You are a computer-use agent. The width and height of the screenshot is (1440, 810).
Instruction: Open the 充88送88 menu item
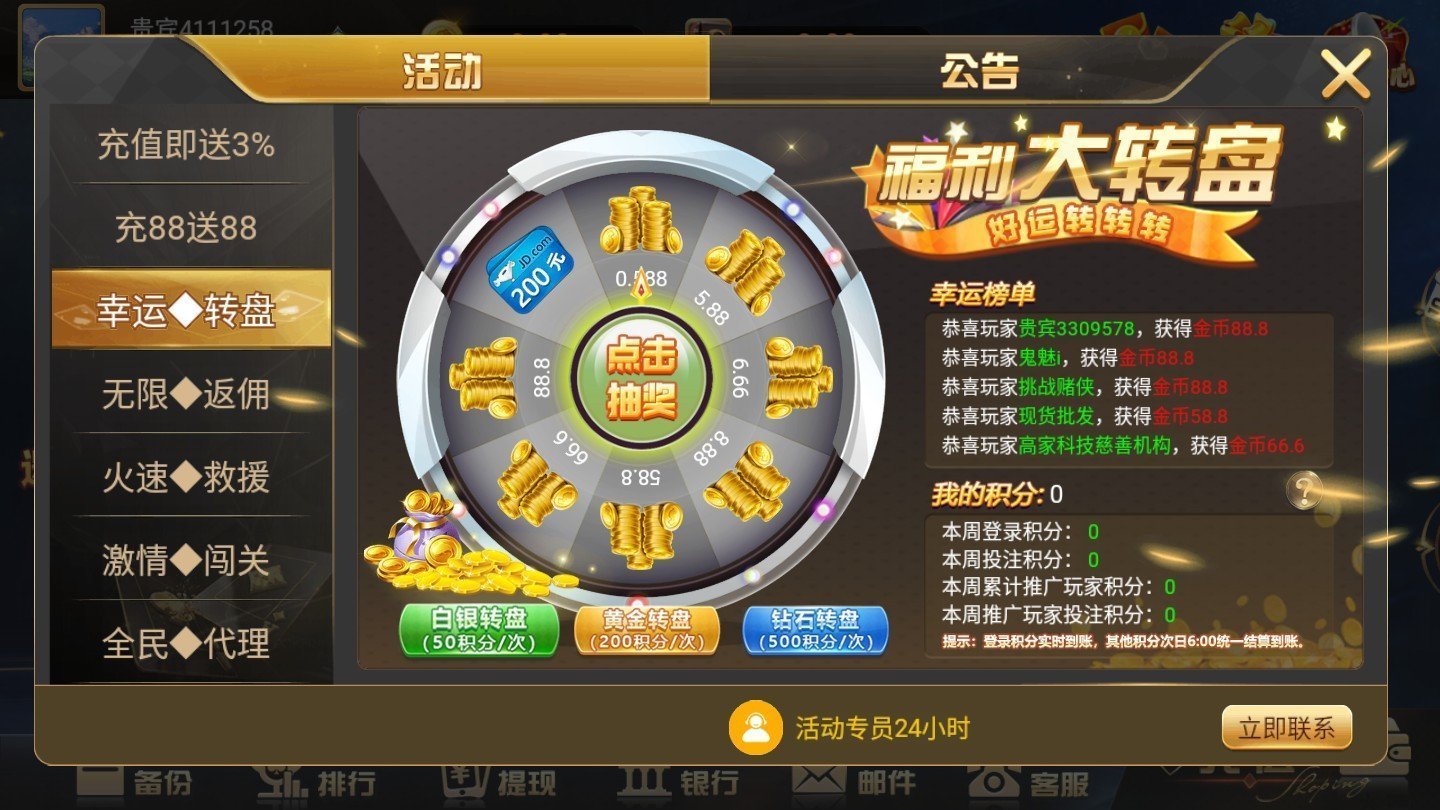(185, 228)
